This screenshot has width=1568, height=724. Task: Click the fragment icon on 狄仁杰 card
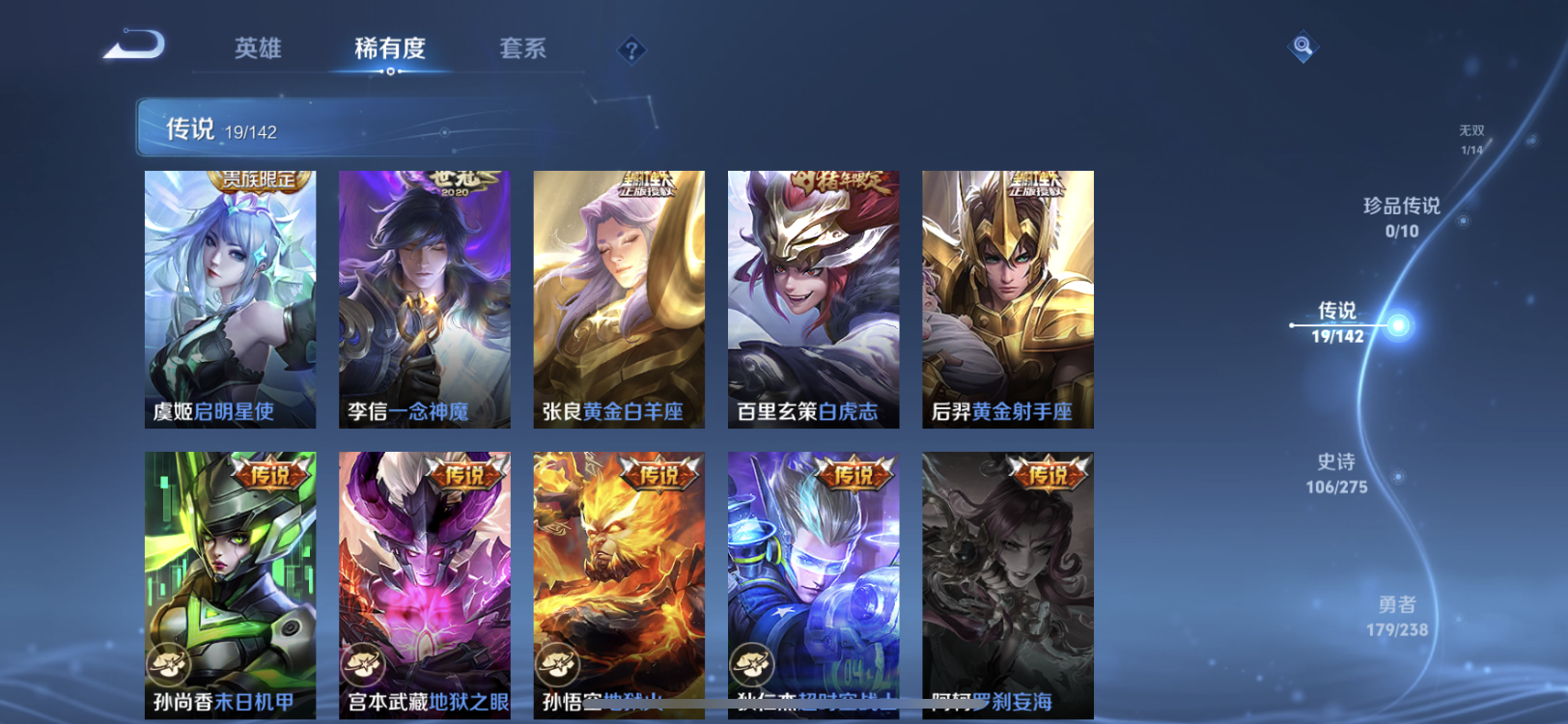(x=751, y=665)
